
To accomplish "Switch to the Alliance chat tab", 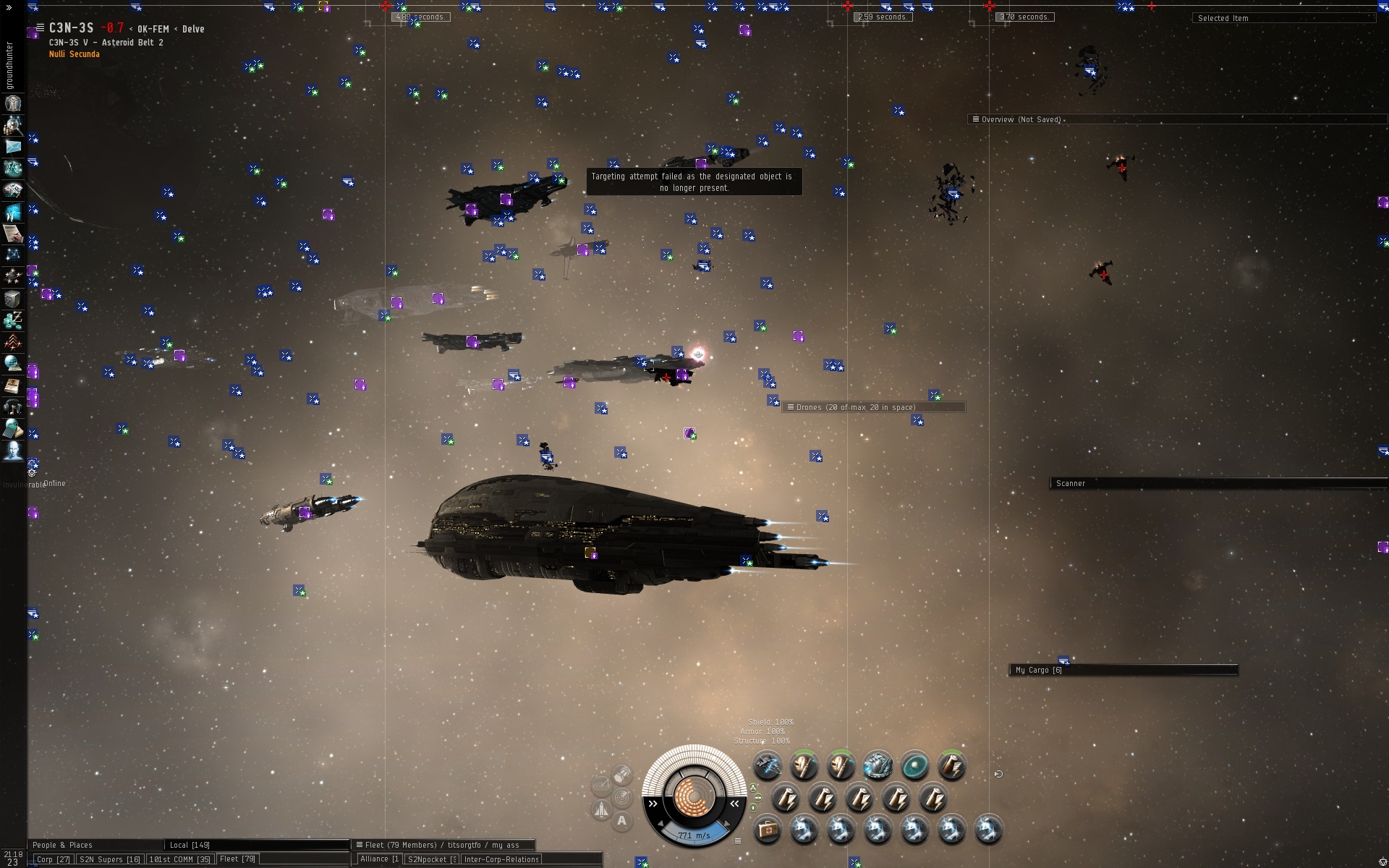I will tap(378, 859).
